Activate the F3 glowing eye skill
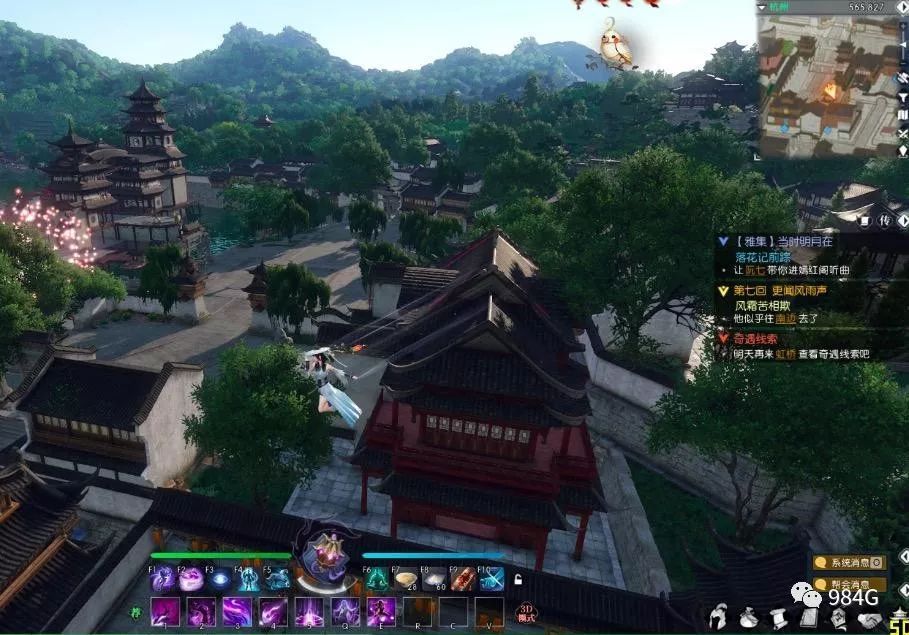Viewport: 909px width, 635px height. pos(219,578)
